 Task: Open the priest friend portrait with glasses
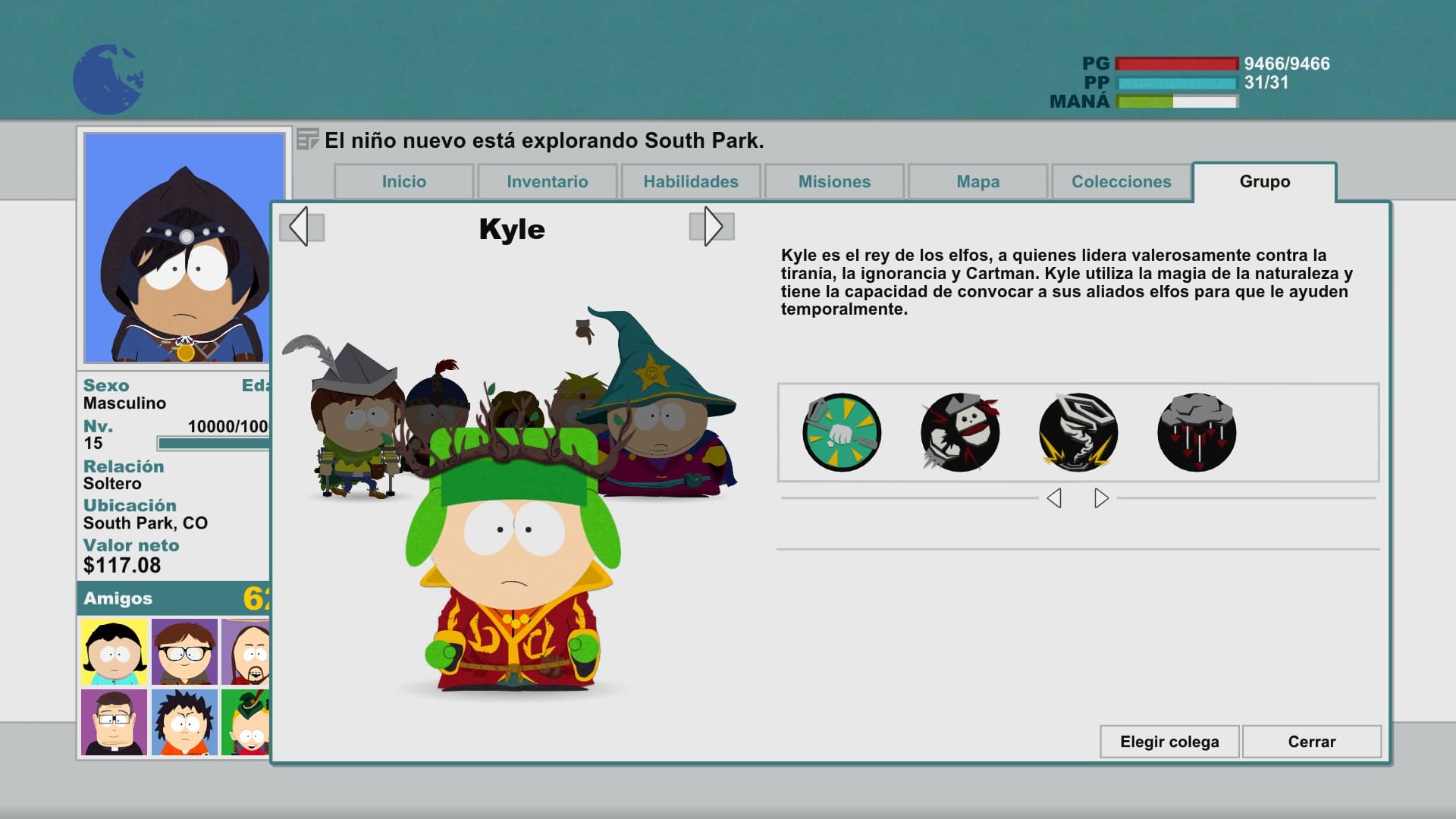coord(115,722)
